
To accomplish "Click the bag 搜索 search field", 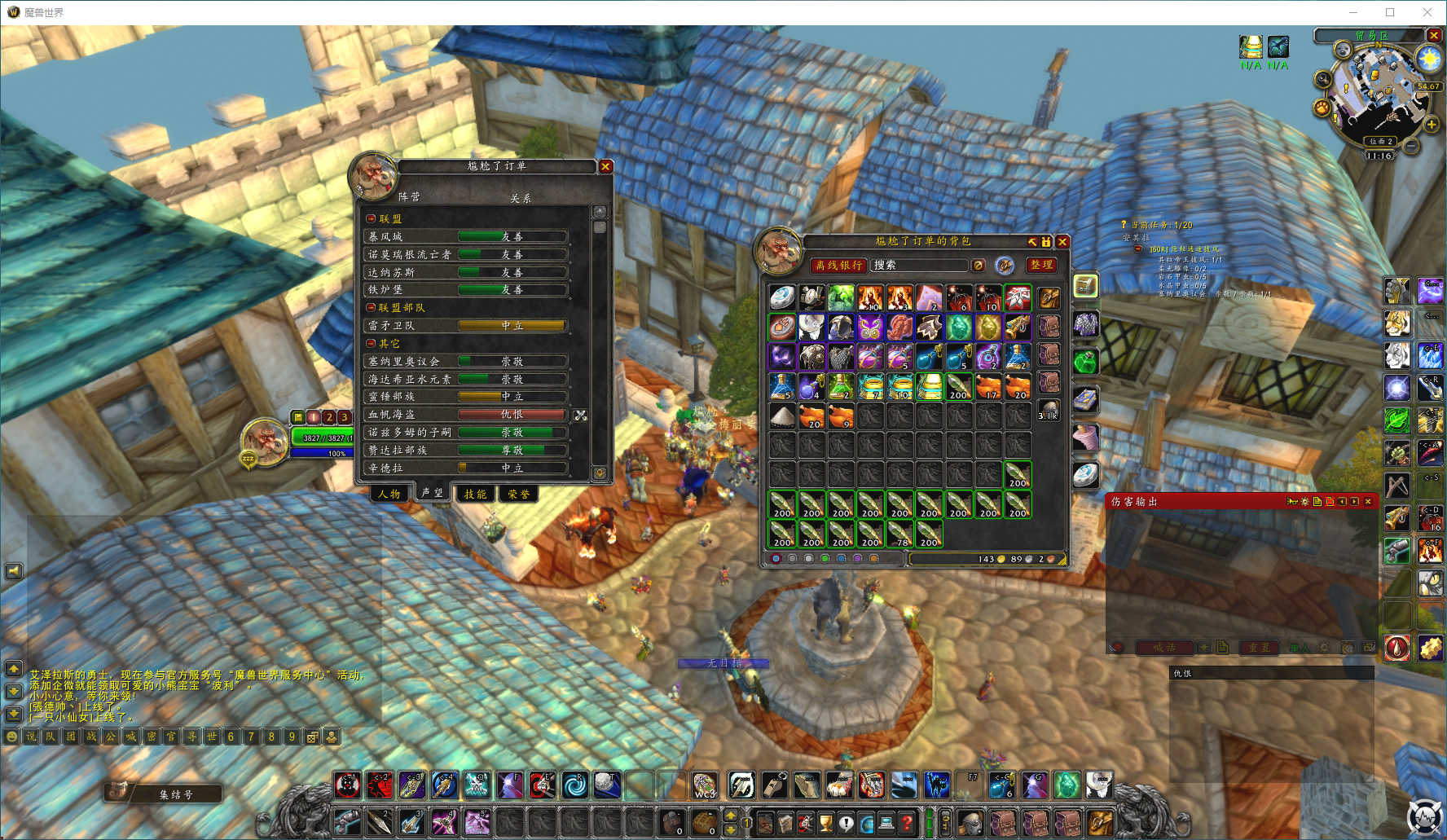I will (919, 265).
